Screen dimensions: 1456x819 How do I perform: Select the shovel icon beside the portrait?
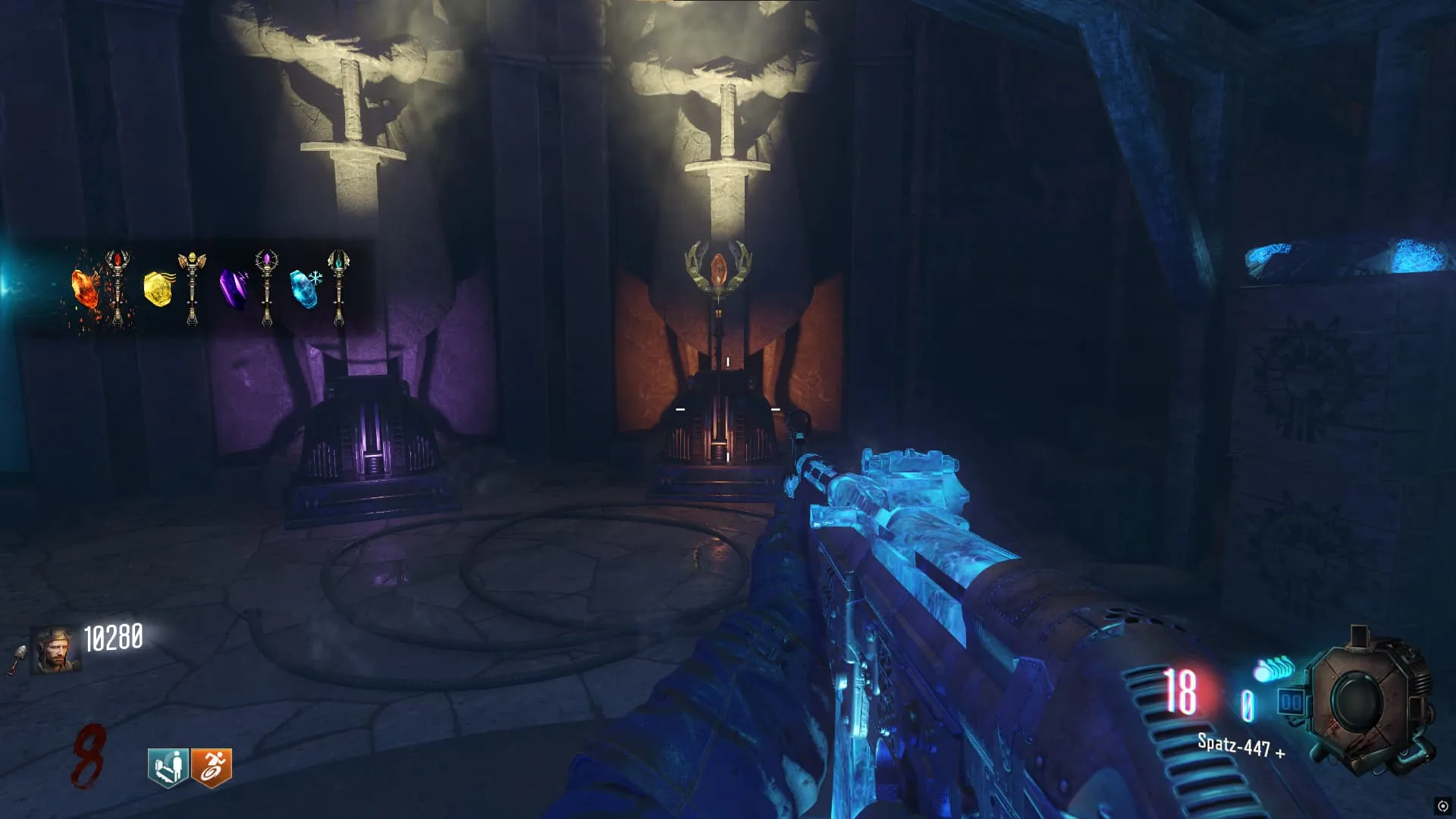(17, 660)
